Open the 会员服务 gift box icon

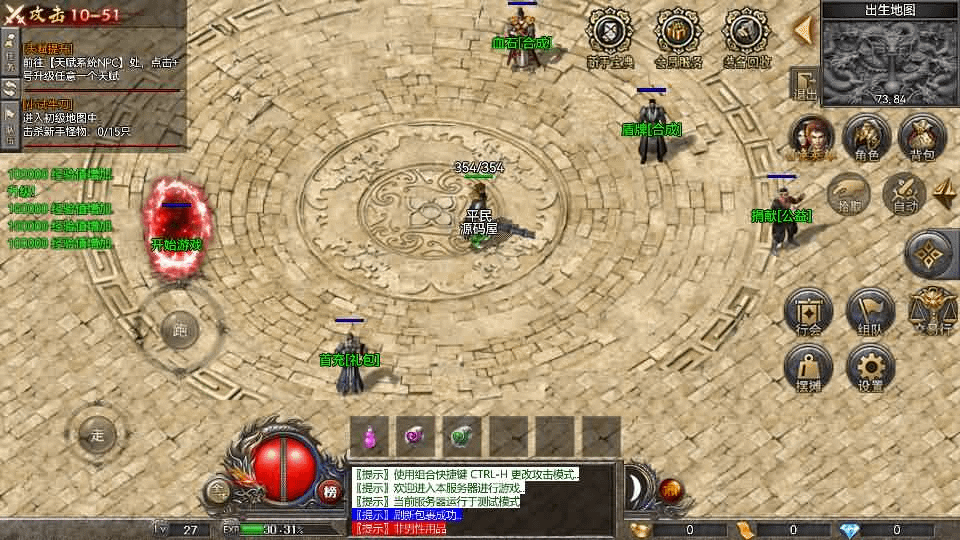678,38
